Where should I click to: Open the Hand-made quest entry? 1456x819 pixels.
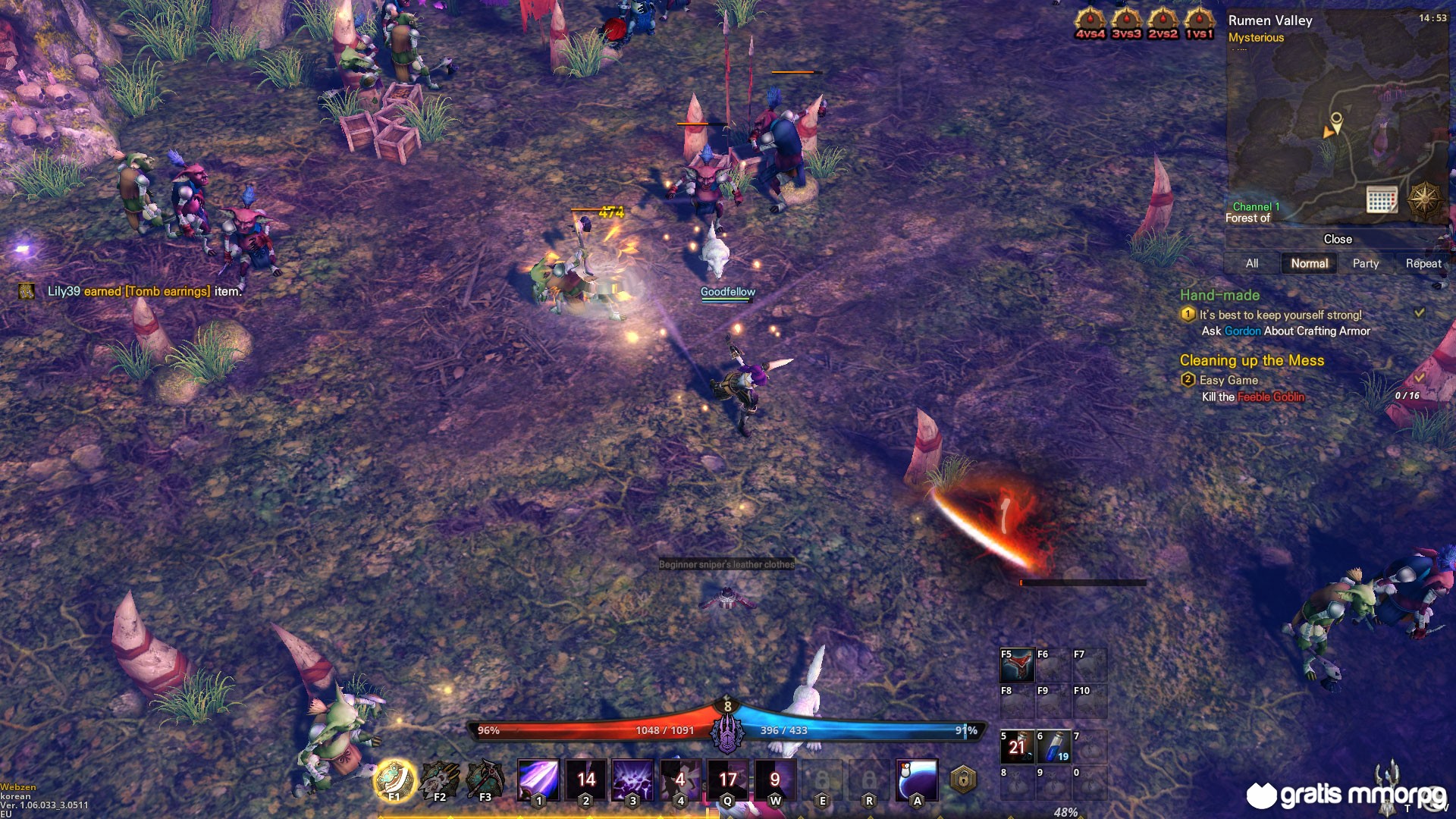pos(1219,295)
